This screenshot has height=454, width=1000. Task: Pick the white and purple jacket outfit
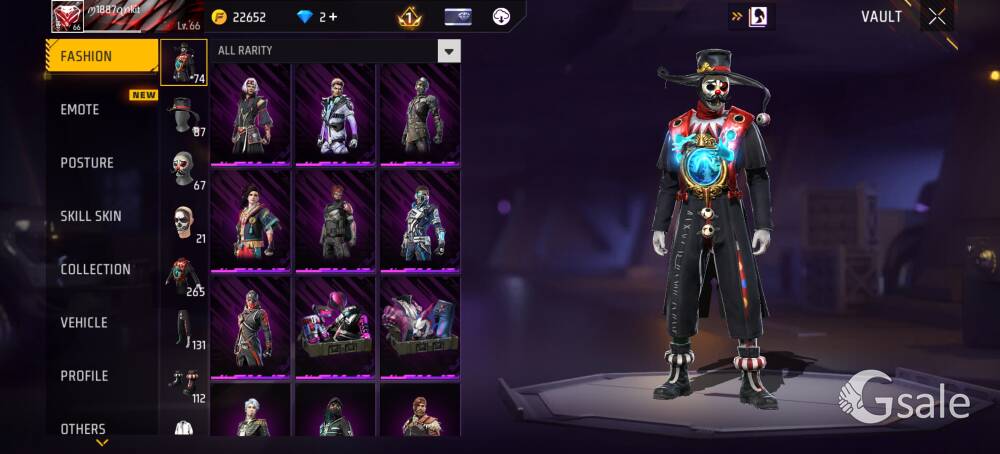(x=335, y=114)
